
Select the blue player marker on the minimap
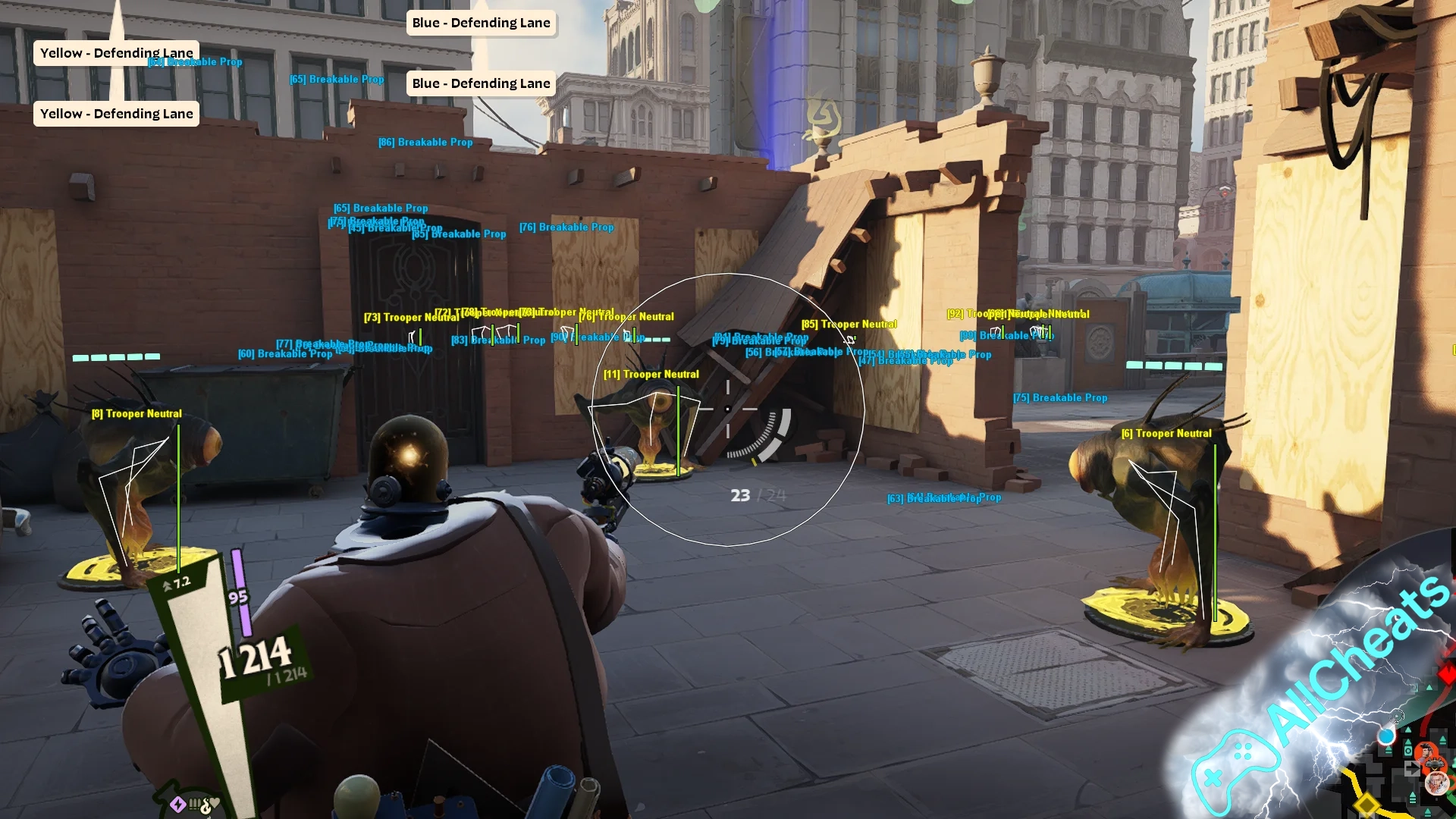point(1386,736)
